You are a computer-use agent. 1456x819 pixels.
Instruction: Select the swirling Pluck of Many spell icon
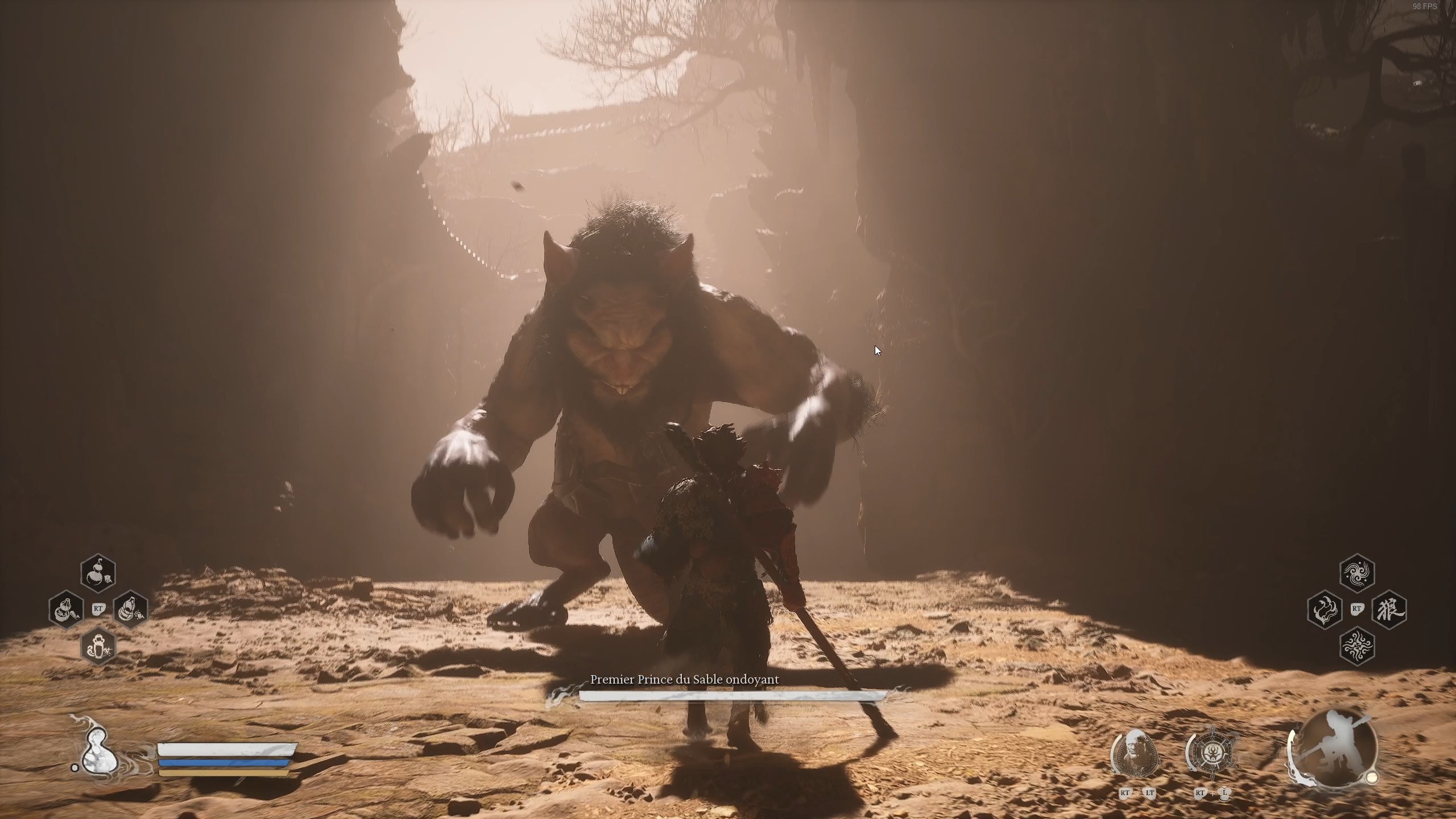(x=1358, y=648)
